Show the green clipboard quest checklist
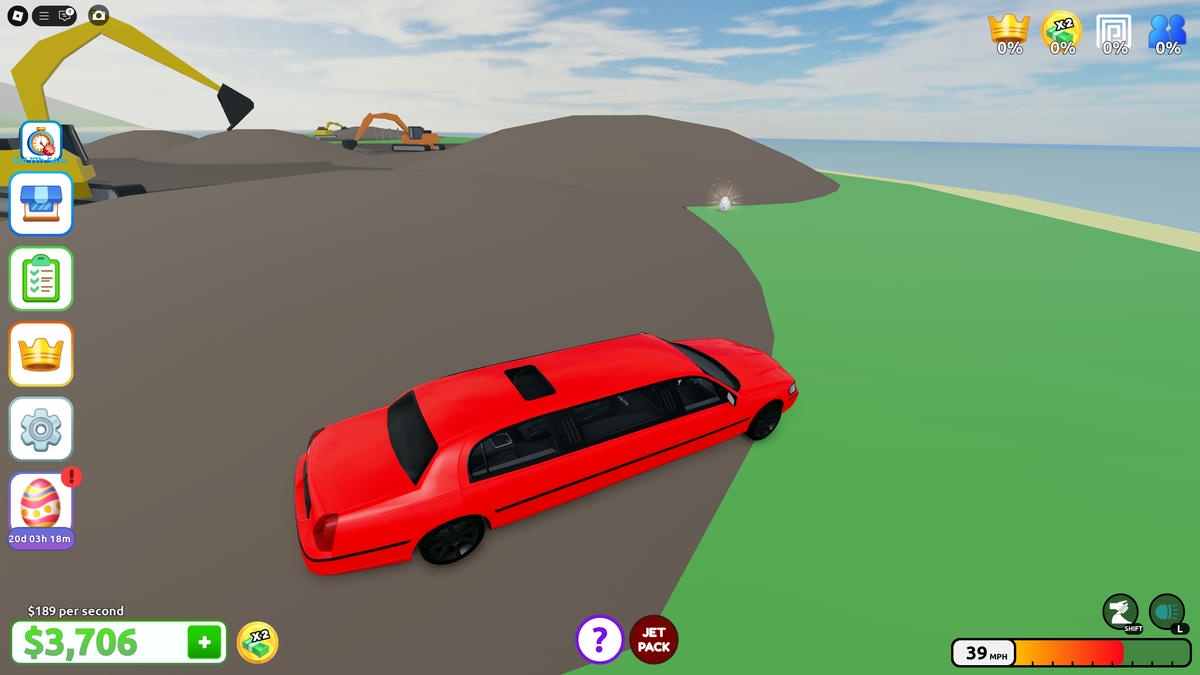The width and height of the screenshot is (1200, 675). [x=41, y=278]
